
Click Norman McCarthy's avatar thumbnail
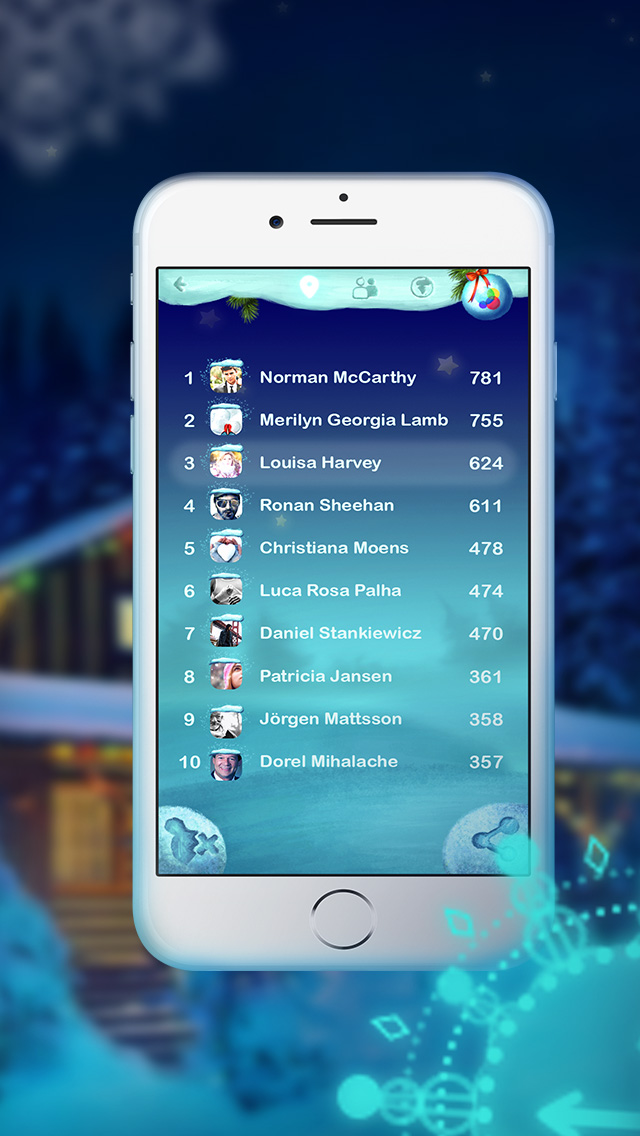pos(226,378)
